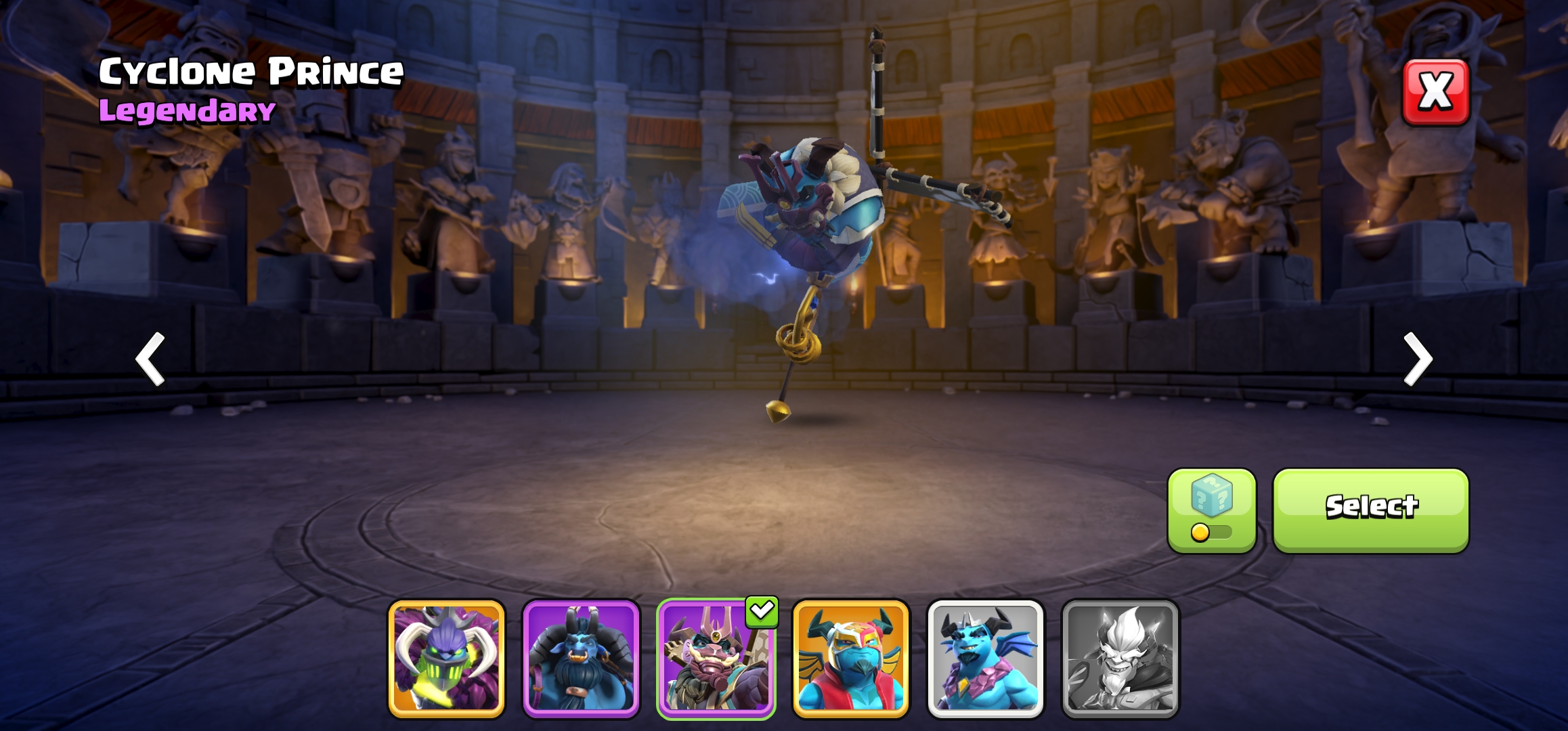The image size is (1568, 731).
Task: Select the greyed-out locked skin thumbnail
Action: (1120, 658)
